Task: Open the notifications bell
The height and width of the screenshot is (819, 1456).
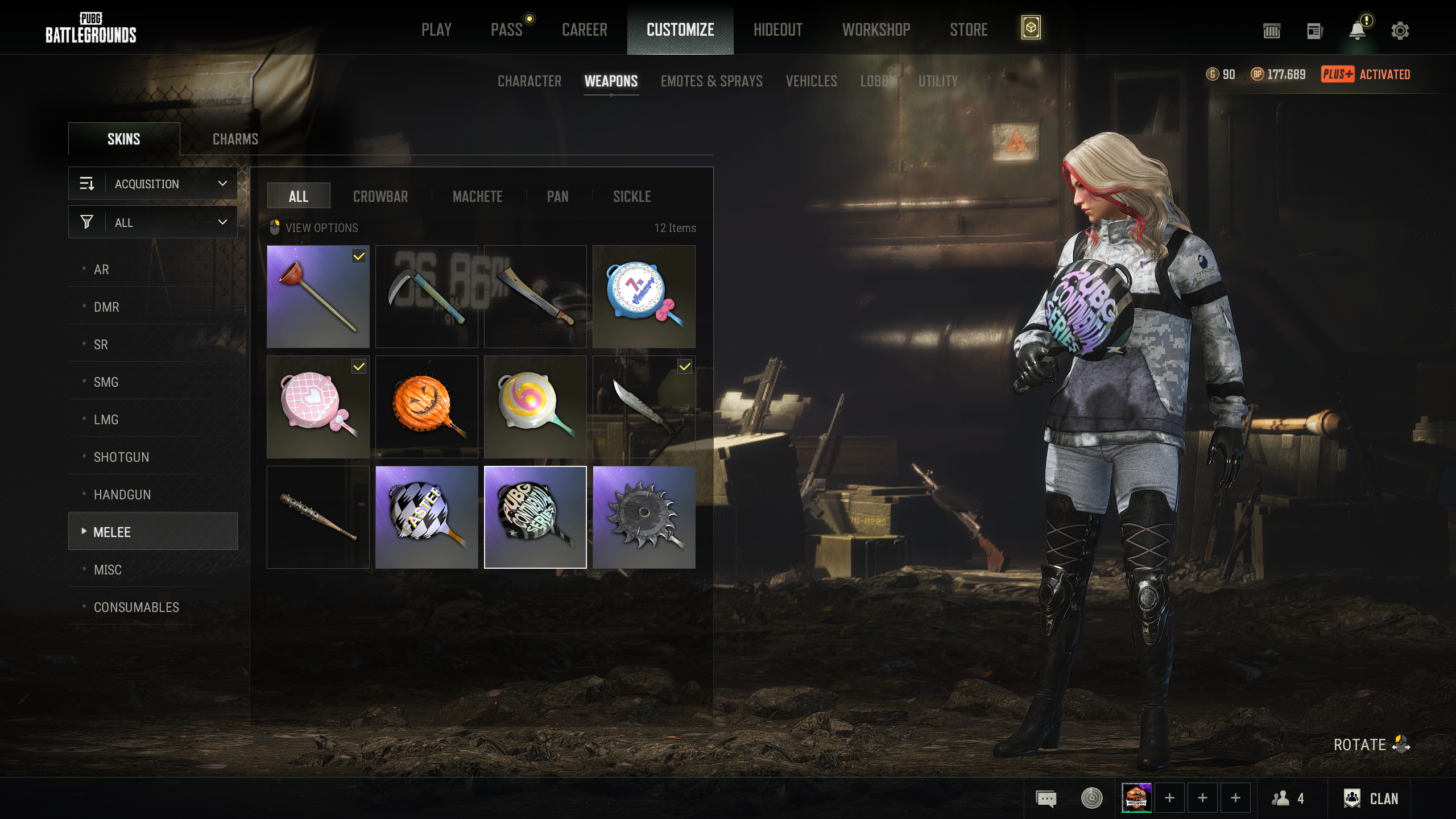Action: coord(1357,31)
